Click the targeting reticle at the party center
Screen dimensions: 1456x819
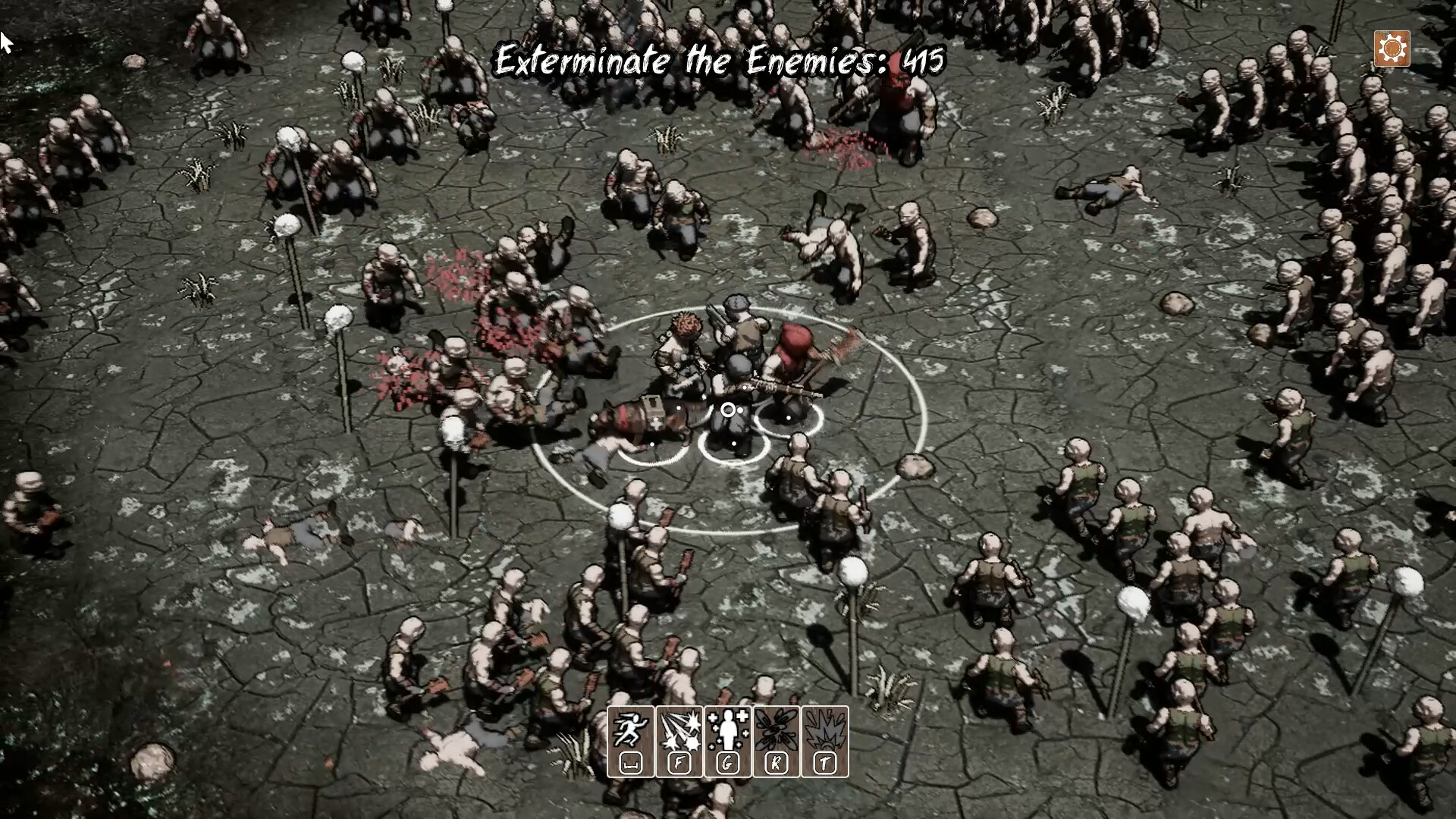click(730, 409)
